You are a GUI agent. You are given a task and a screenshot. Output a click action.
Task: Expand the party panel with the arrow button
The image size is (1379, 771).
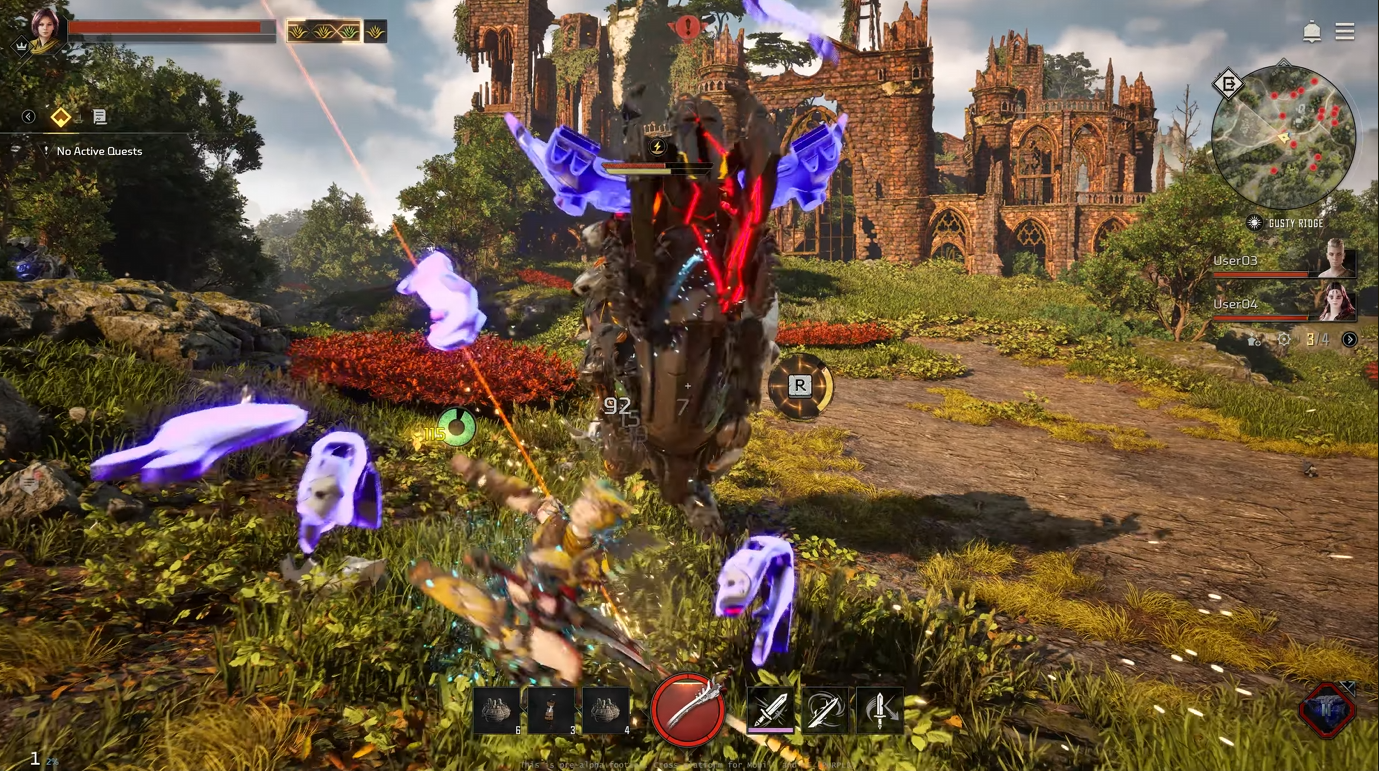[x=1349, y=340]
